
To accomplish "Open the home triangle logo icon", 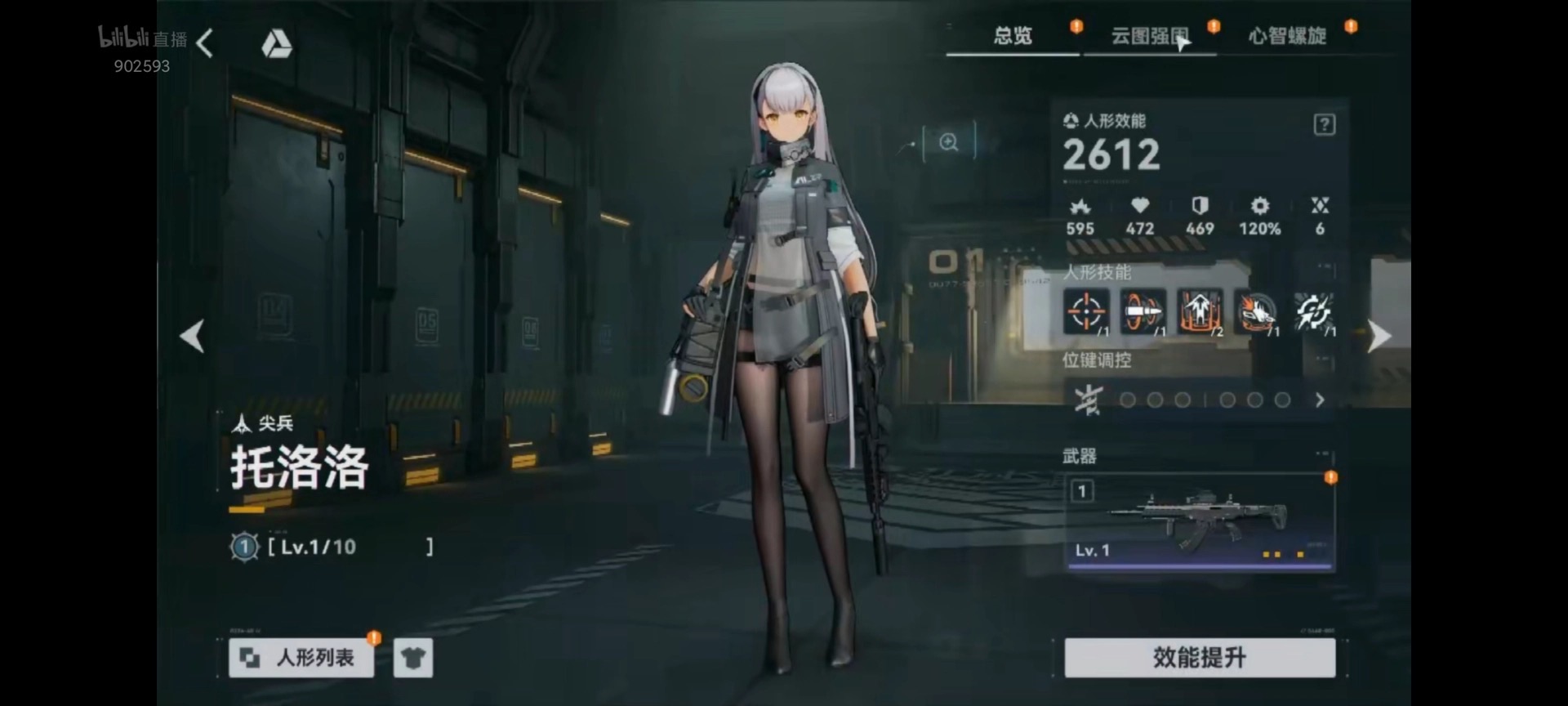I will pyautogui.click(x=276, y=44).
